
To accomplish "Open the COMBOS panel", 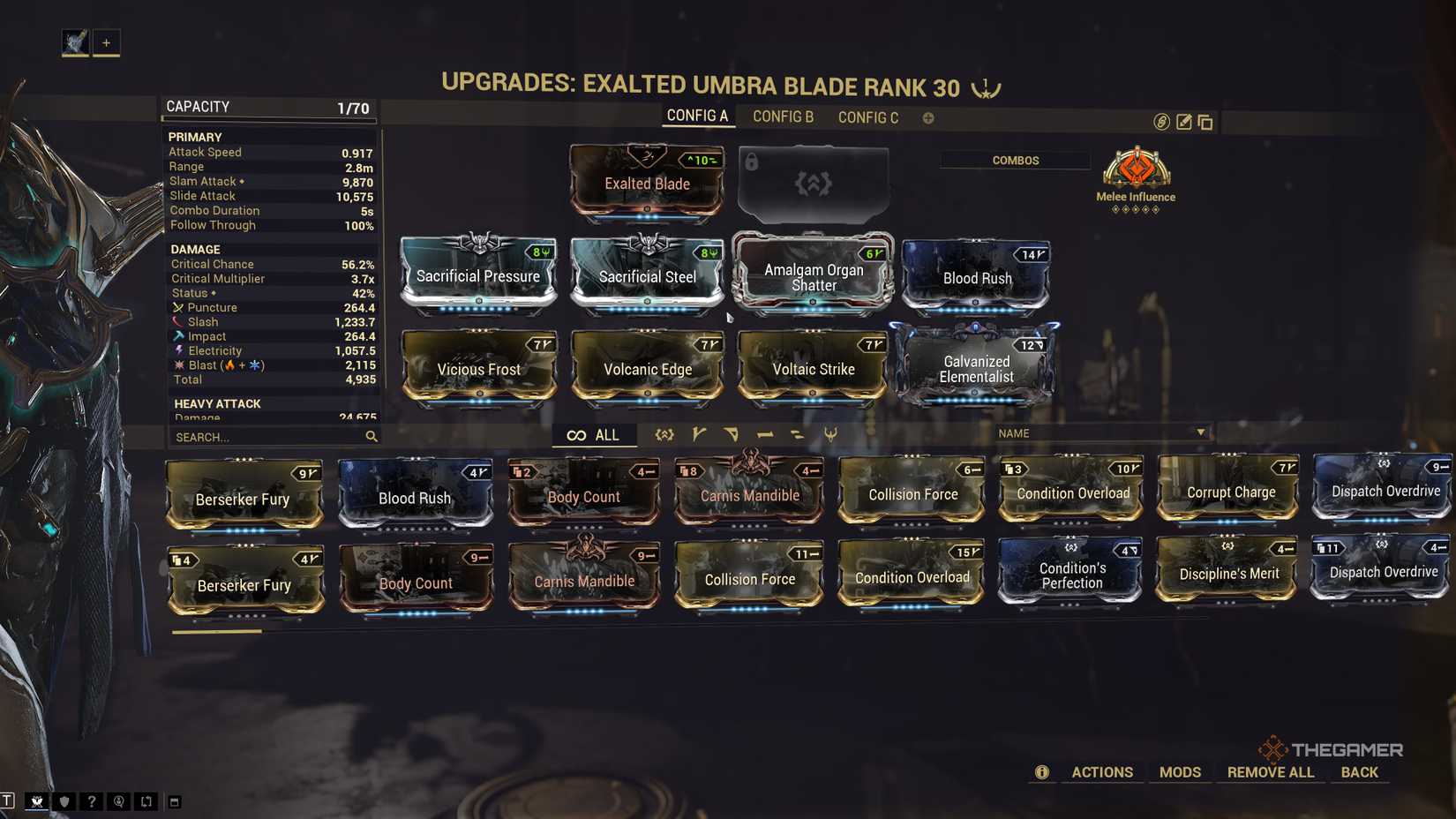I will click(x=1015, y=160).
